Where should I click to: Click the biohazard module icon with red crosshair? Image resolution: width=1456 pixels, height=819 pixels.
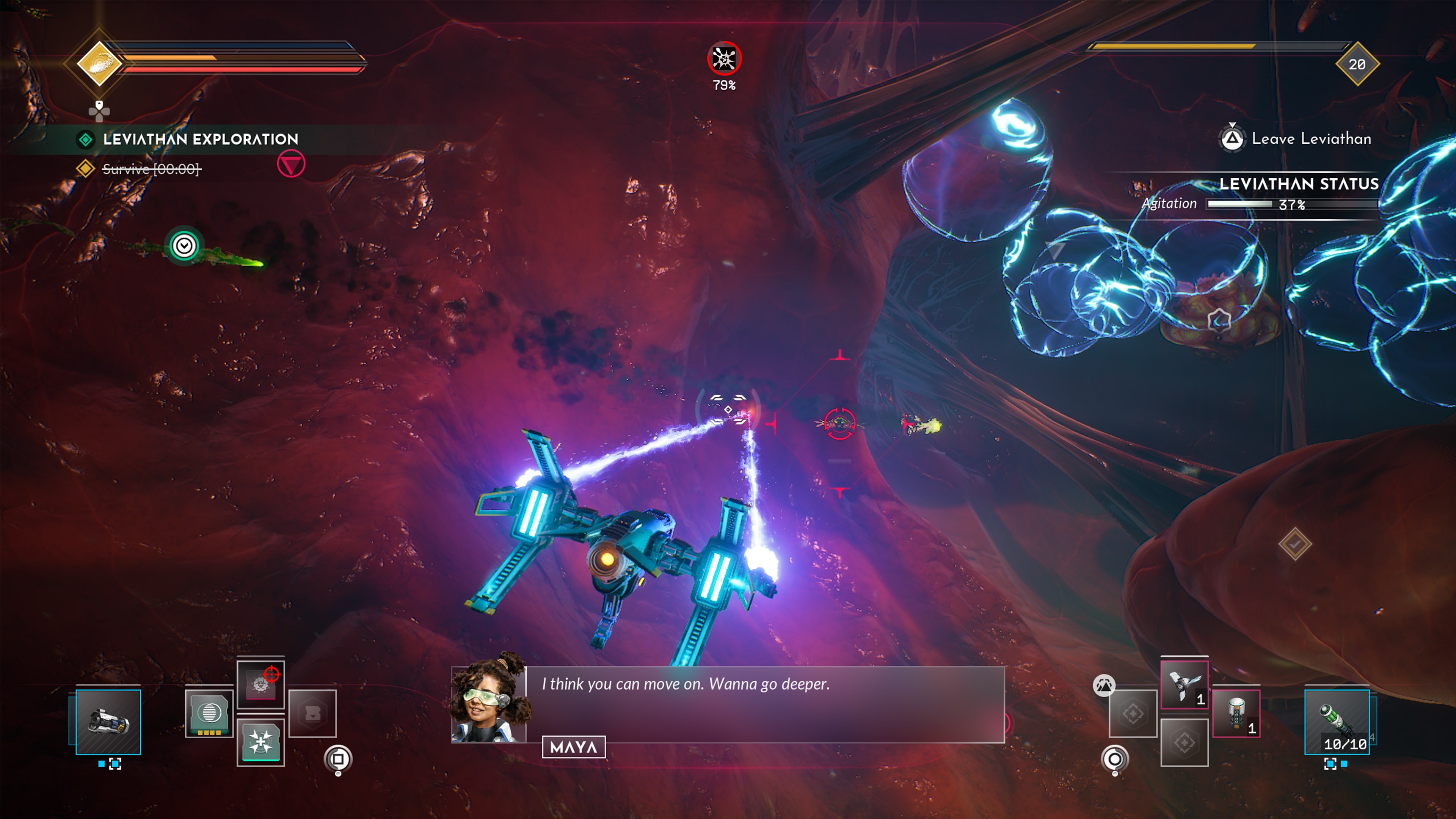tap(261, 684)
